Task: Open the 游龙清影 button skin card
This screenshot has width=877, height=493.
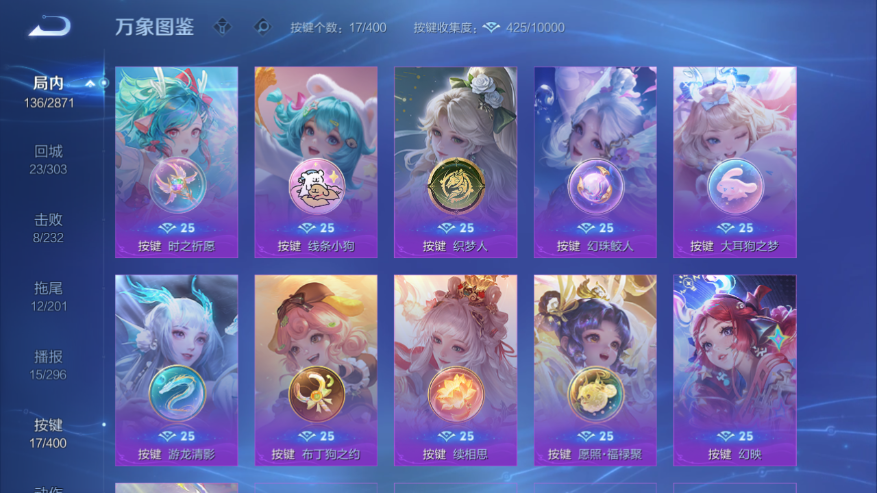Action: (x=176, y=370)
